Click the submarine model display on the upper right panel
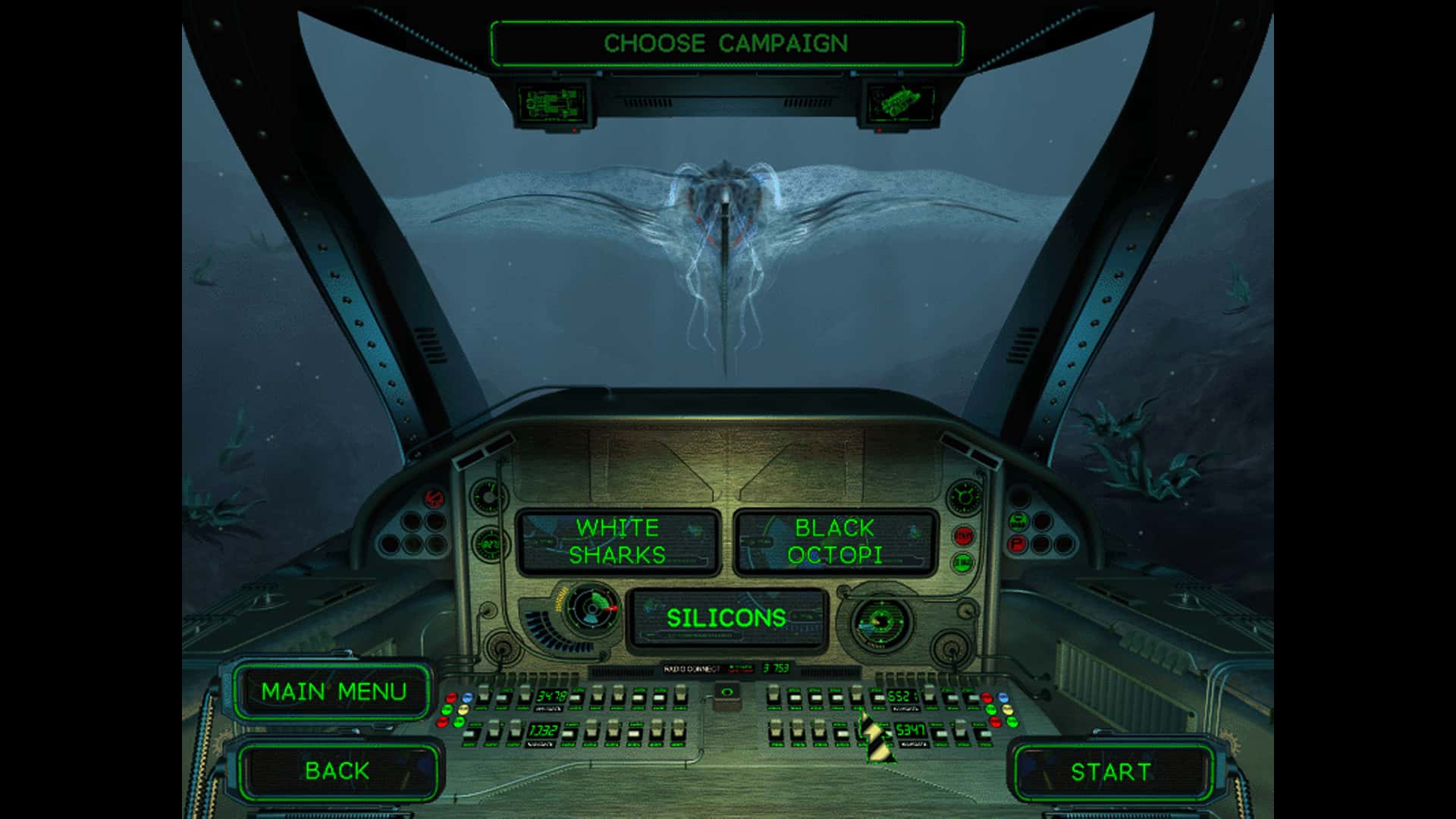Image resolution: width=1456 pixels, height=819 pixels. point(902,101)
